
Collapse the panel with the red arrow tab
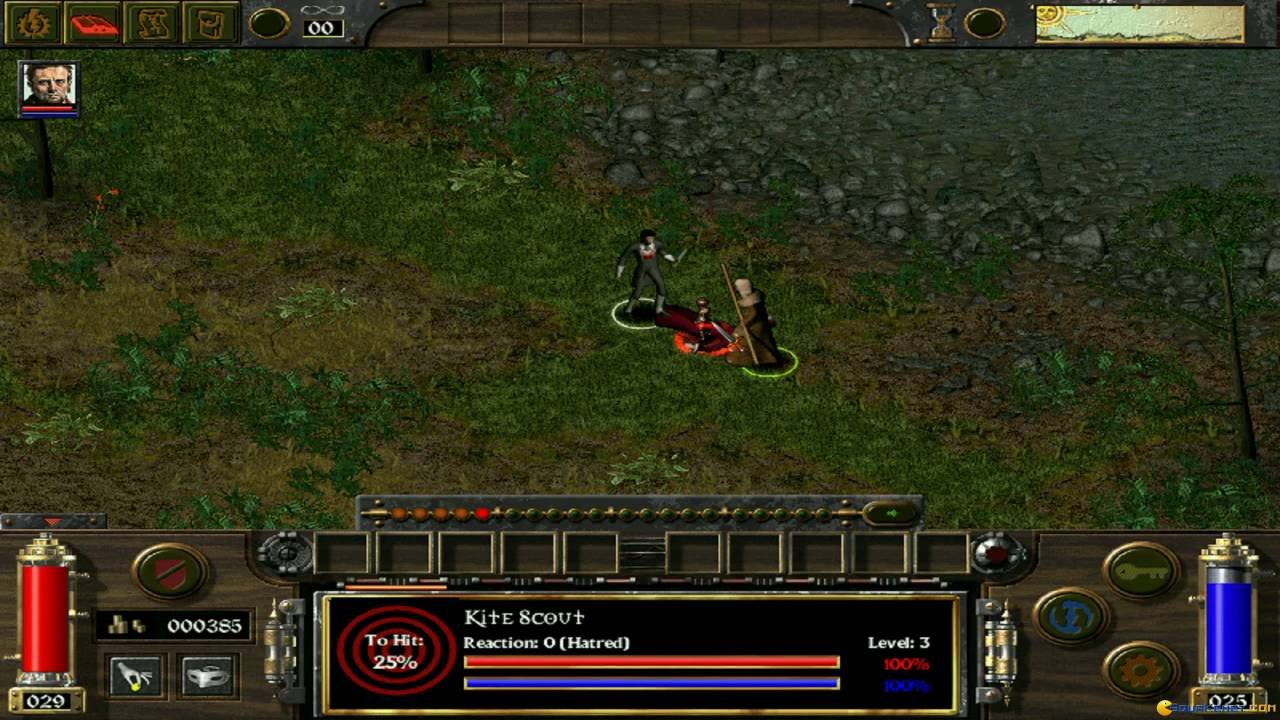(52, 521)
